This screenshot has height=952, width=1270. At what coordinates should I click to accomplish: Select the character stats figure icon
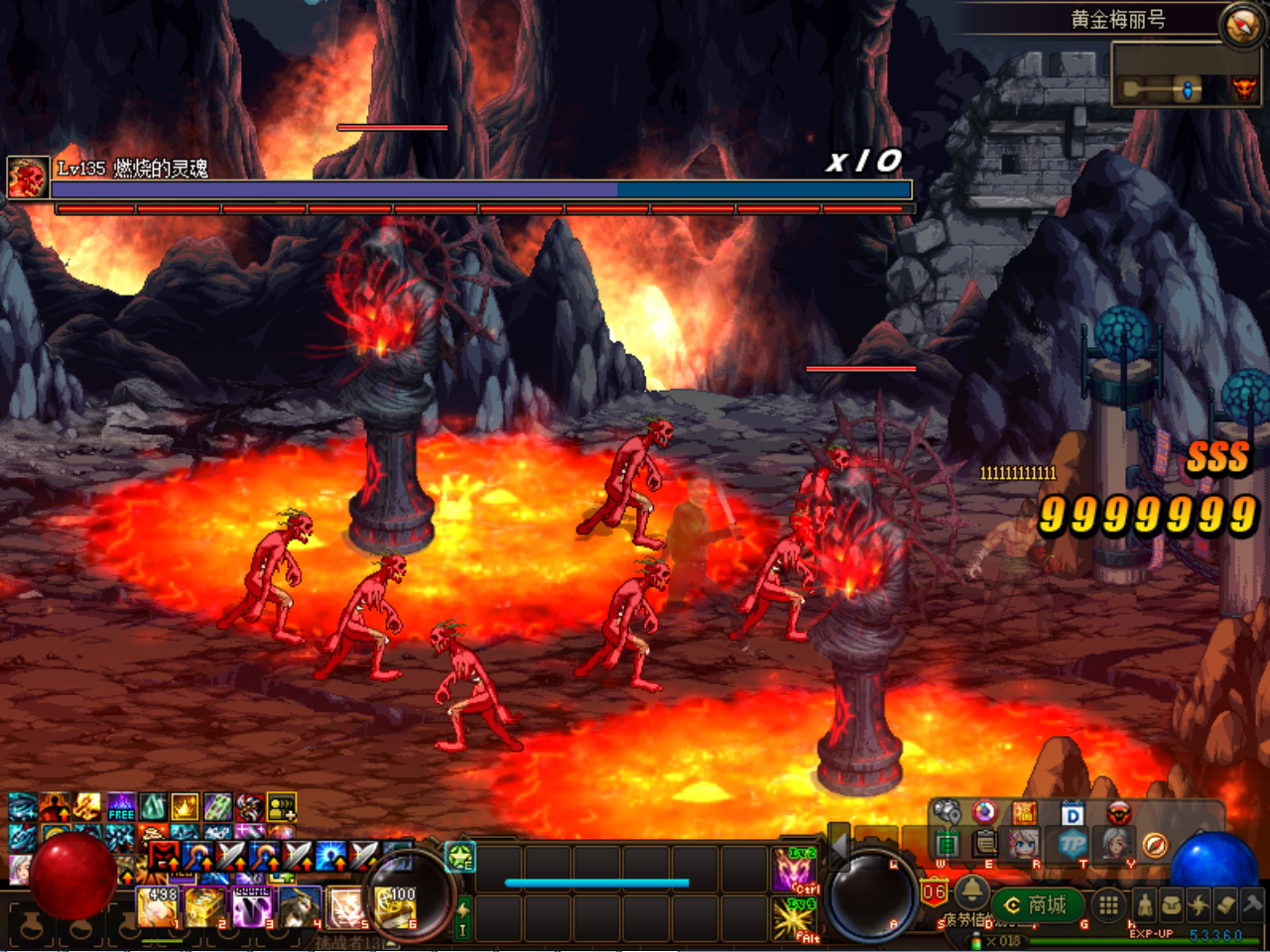pyautogui.click(x=1145, y=904)
